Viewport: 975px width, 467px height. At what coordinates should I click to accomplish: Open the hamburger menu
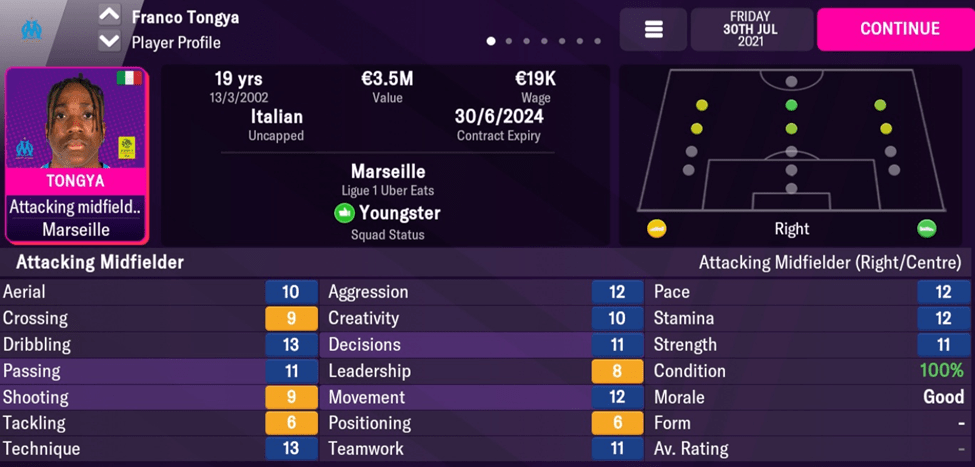(x=653, y=30)
